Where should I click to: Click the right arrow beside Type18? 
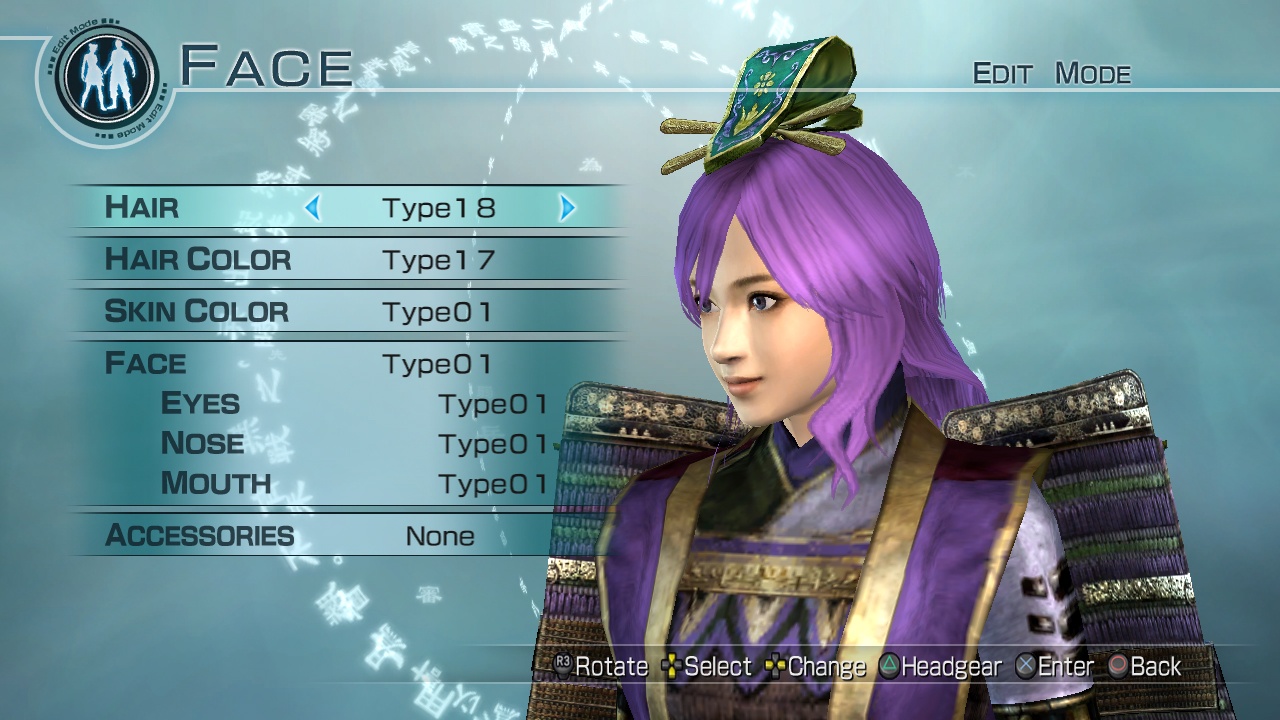pos(566,208)
